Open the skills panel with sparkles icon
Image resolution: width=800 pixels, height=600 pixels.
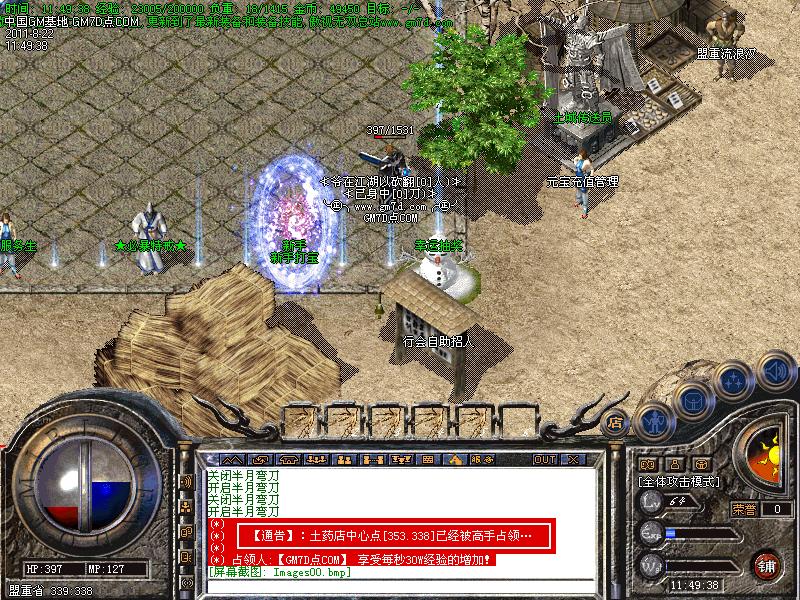[734, 381]
